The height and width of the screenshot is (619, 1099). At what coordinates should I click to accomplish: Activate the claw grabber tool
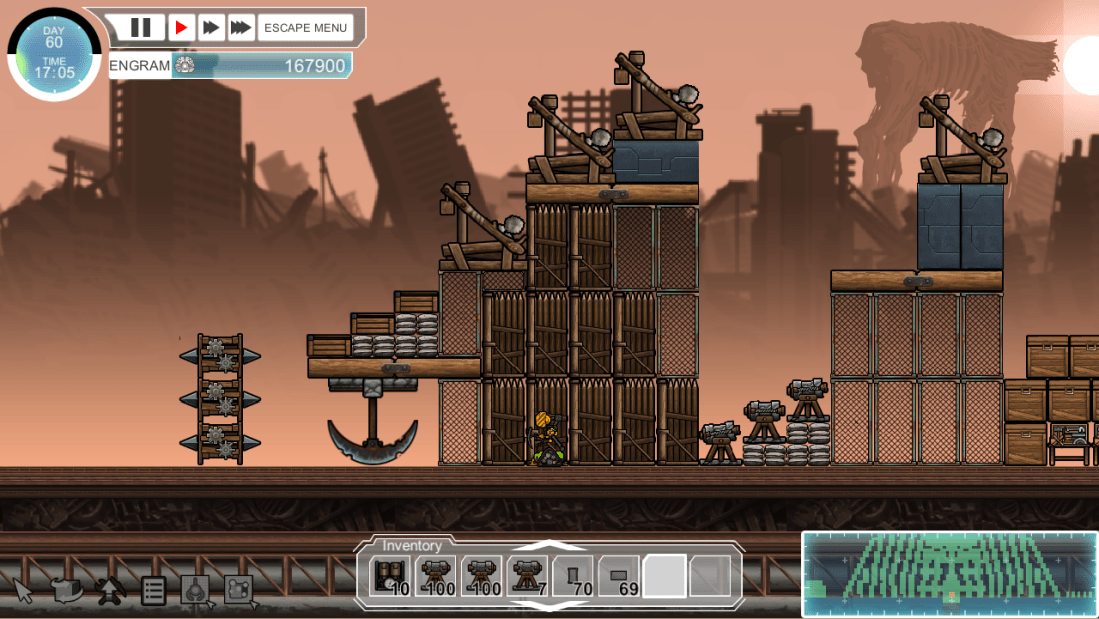tap(195, 590)
